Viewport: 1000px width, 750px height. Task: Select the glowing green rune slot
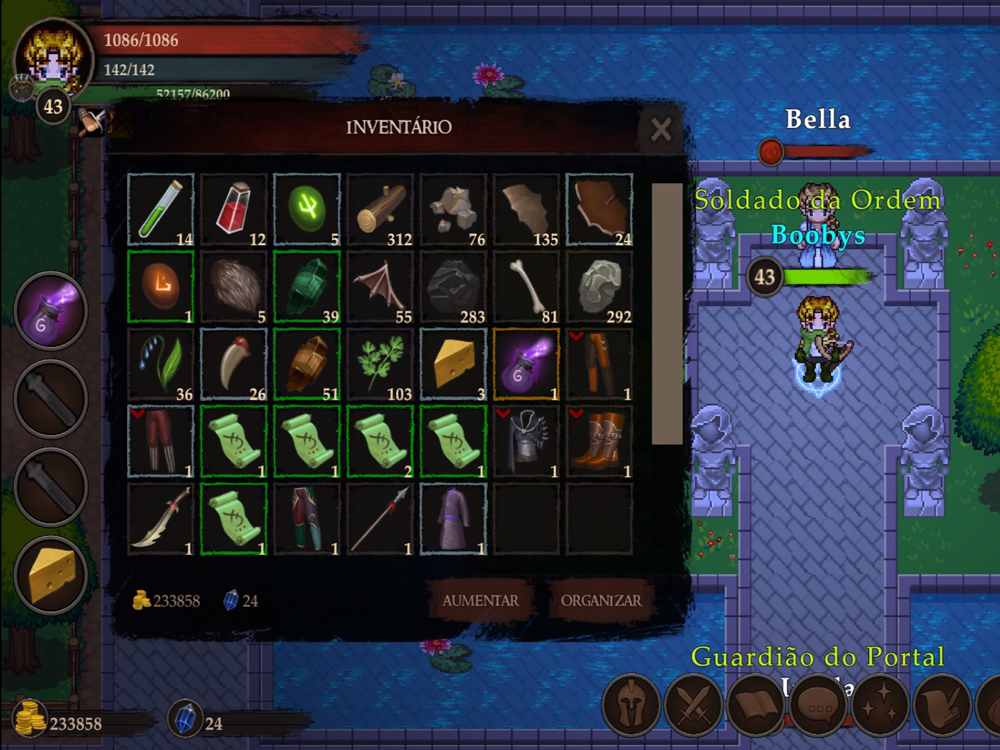[307, 209]
